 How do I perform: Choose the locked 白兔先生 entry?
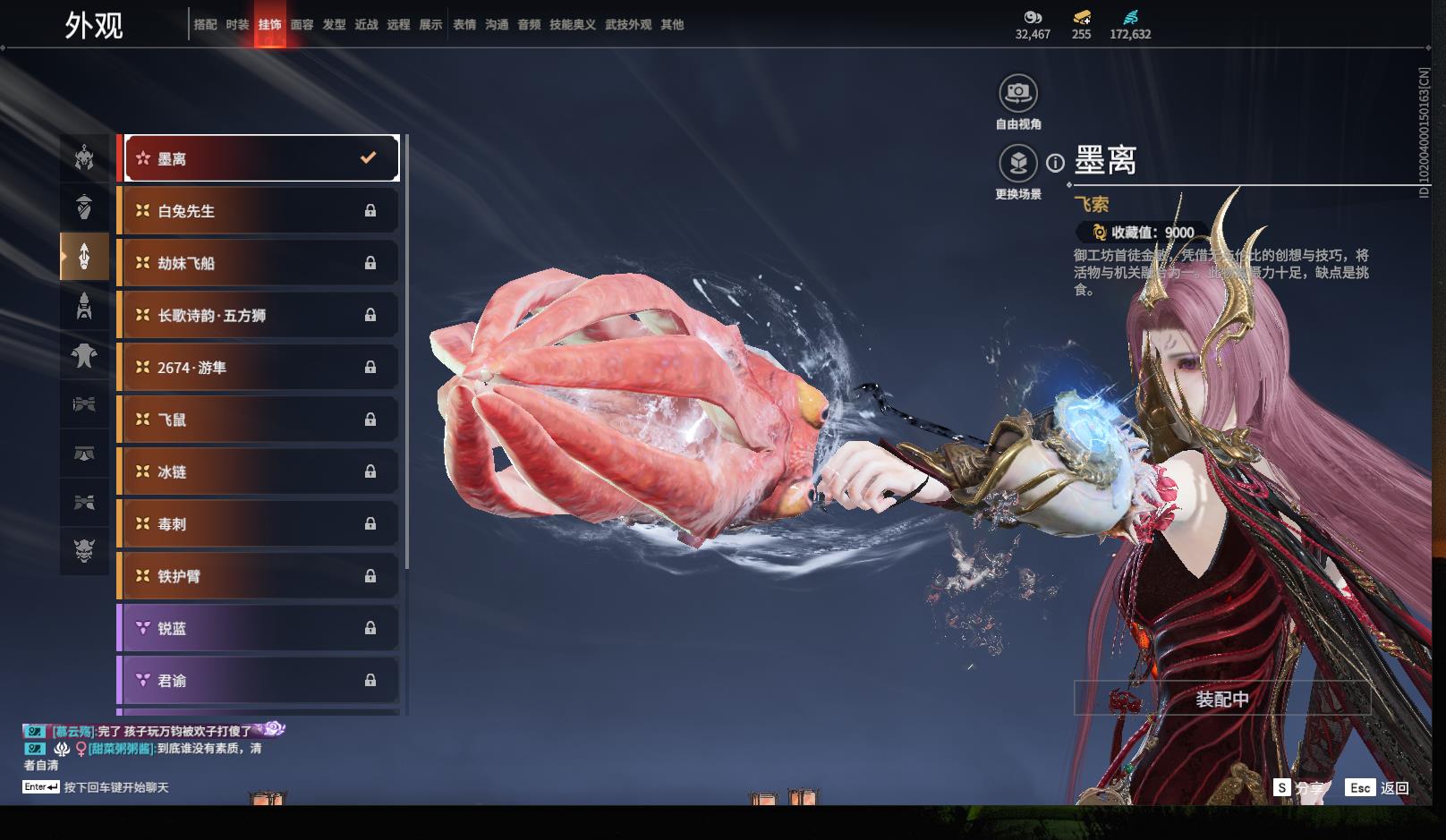(x=259, y=211)
